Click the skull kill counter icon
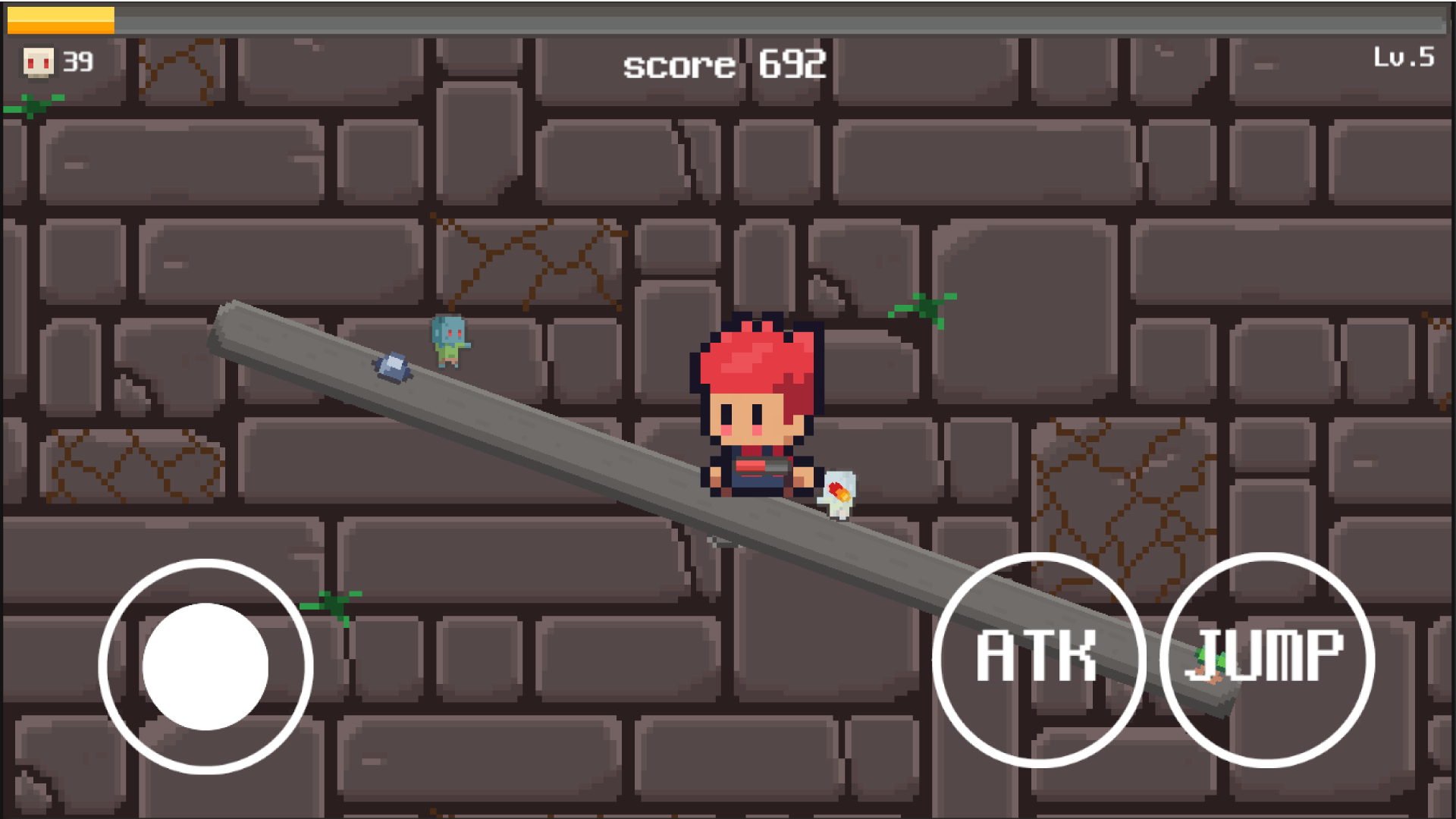The height and width of the screenshot is (819, 1456). (x=39, y=62)
